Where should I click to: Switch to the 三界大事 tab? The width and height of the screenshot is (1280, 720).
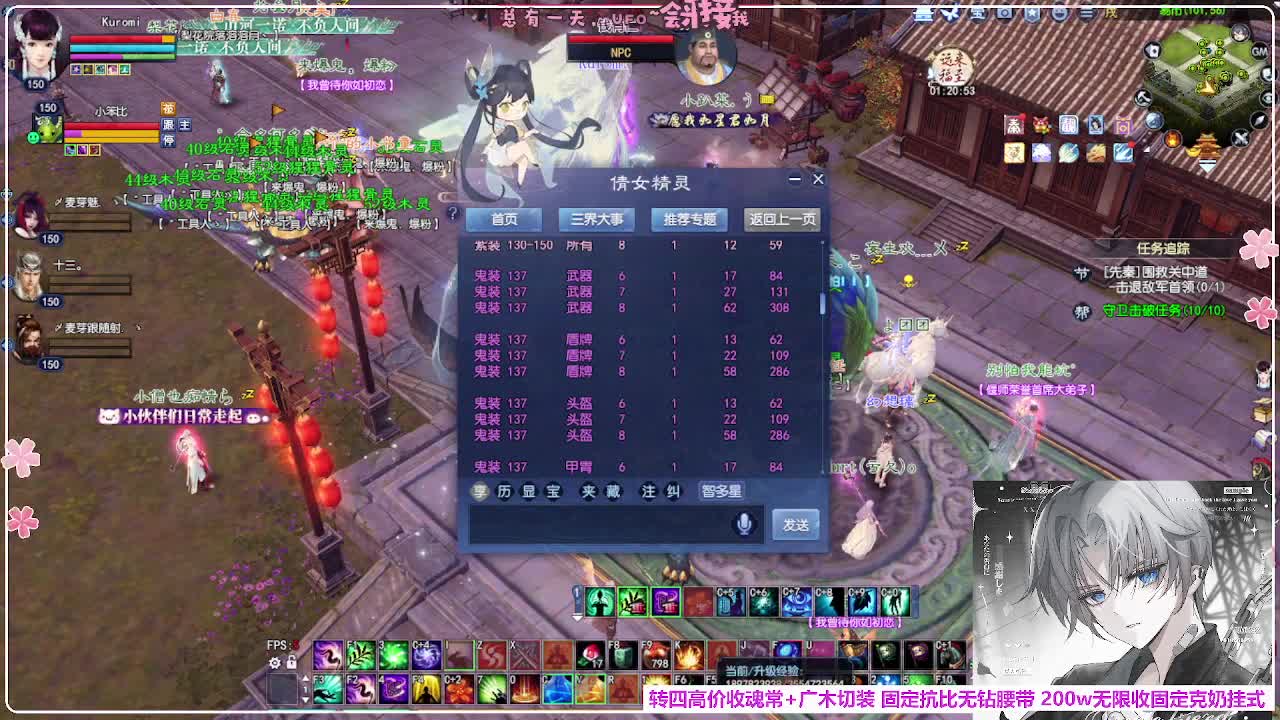tap(595, 220)
